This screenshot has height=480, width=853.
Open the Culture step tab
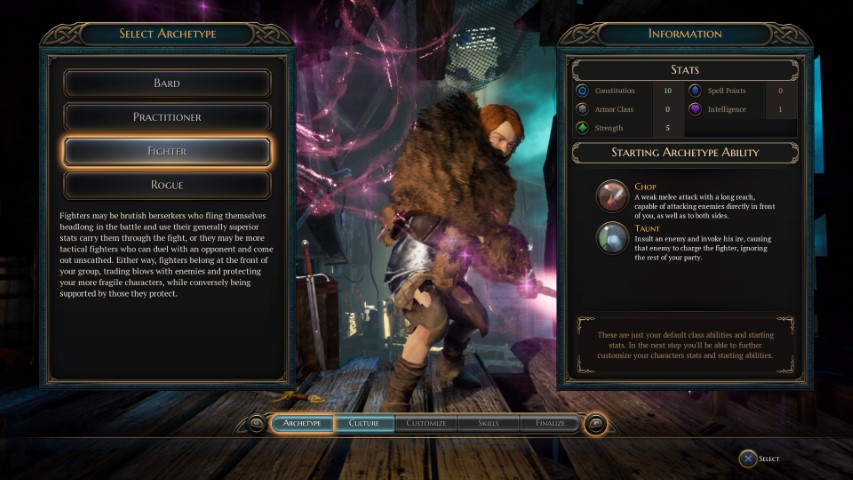(363, 423)
